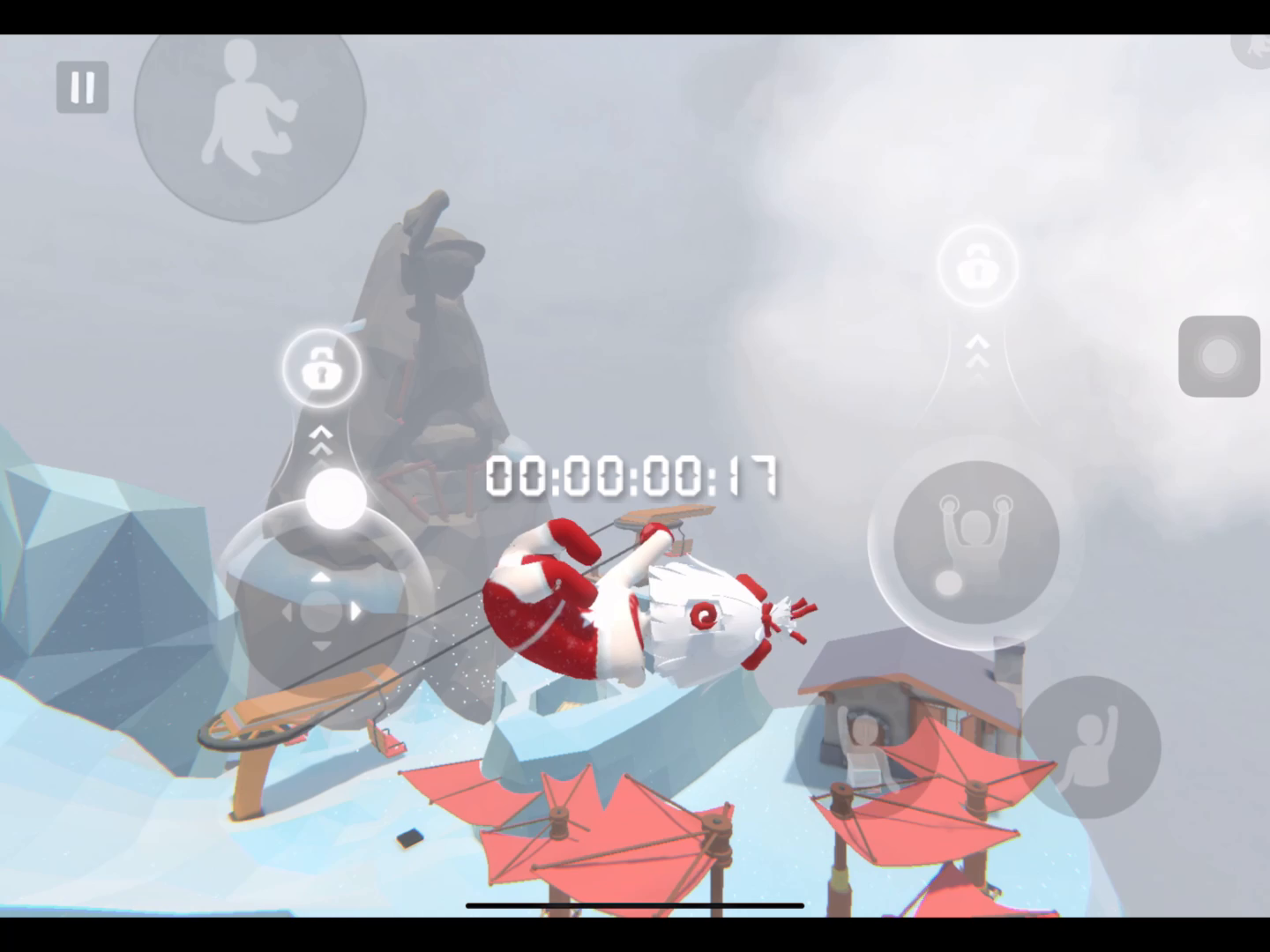This screenshot has height=952, width=1270.
Task: Tap the jump icon with the raised-arm figure
Action: [1092, 747]
